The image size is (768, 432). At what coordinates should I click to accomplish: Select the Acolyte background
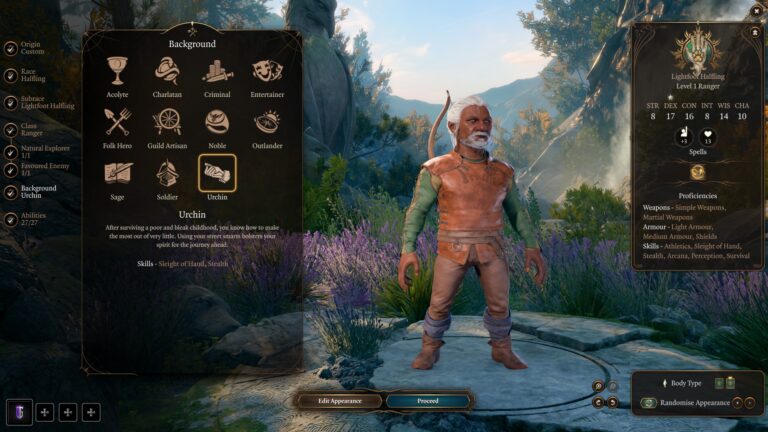[x=118, y=71]
